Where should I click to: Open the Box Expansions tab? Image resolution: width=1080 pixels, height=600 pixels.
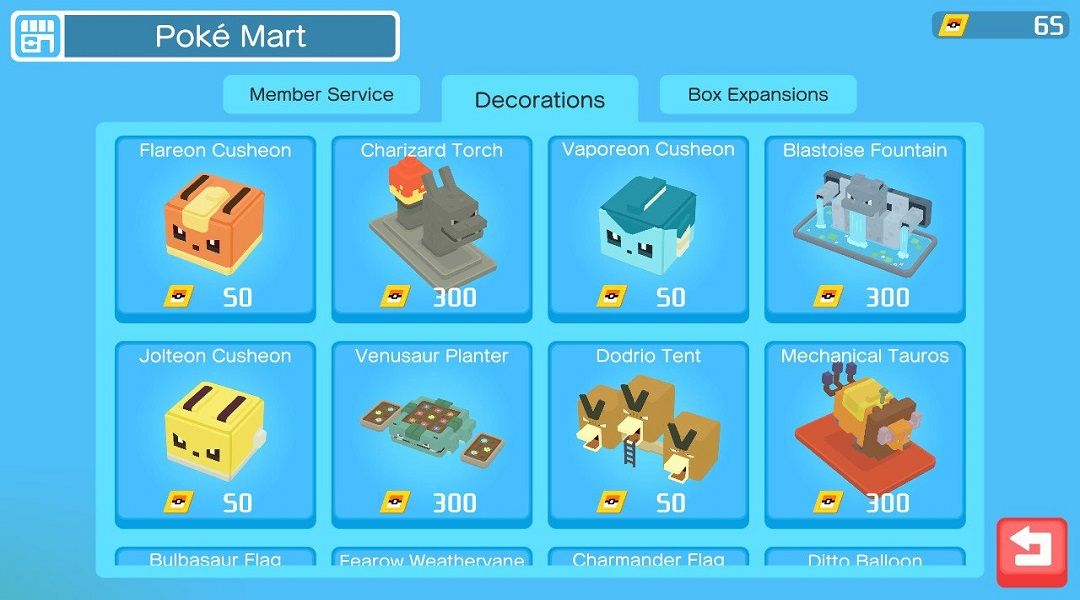click(x=758, y=95)
